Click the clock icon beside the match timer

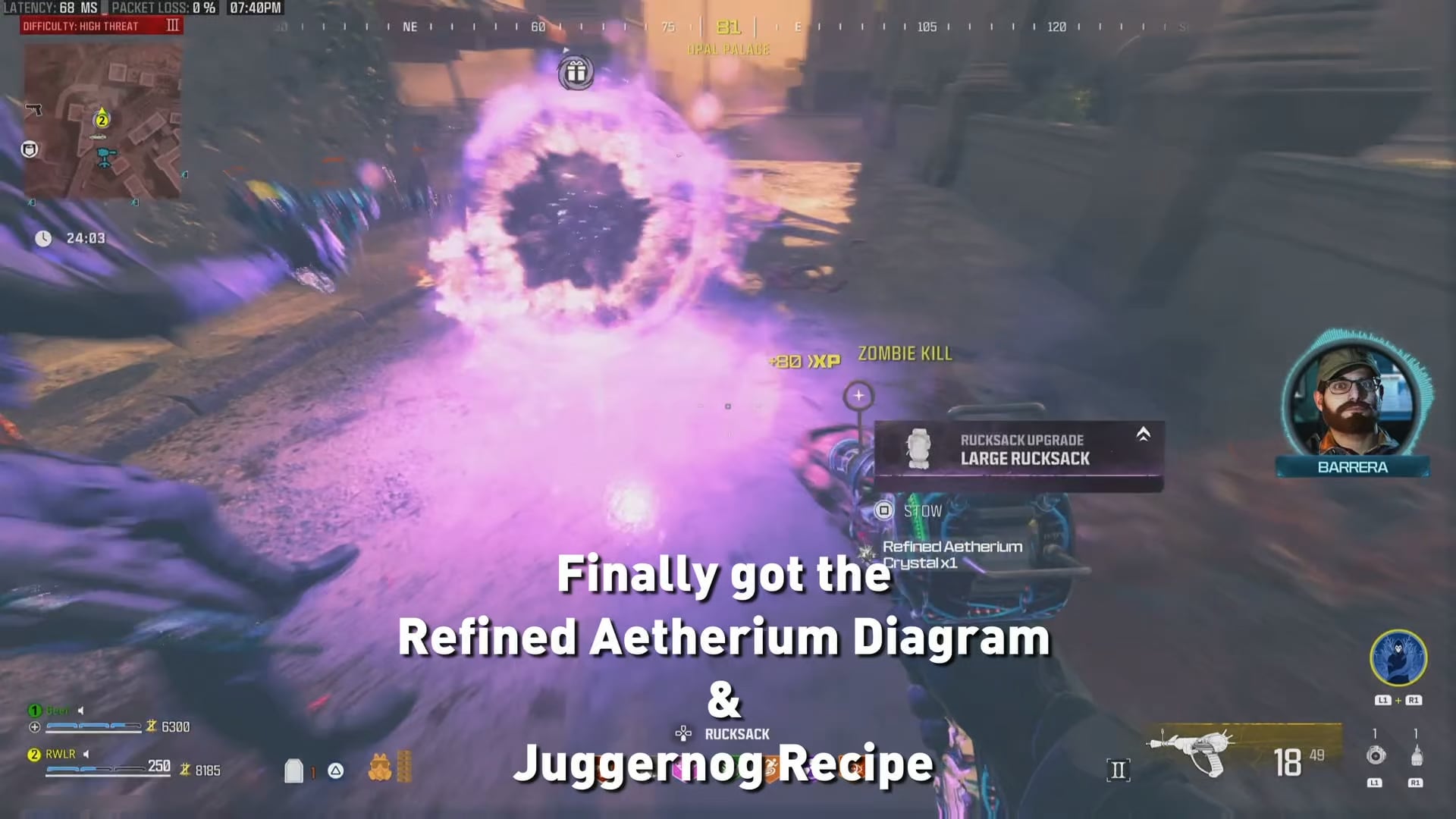(43, 238)
